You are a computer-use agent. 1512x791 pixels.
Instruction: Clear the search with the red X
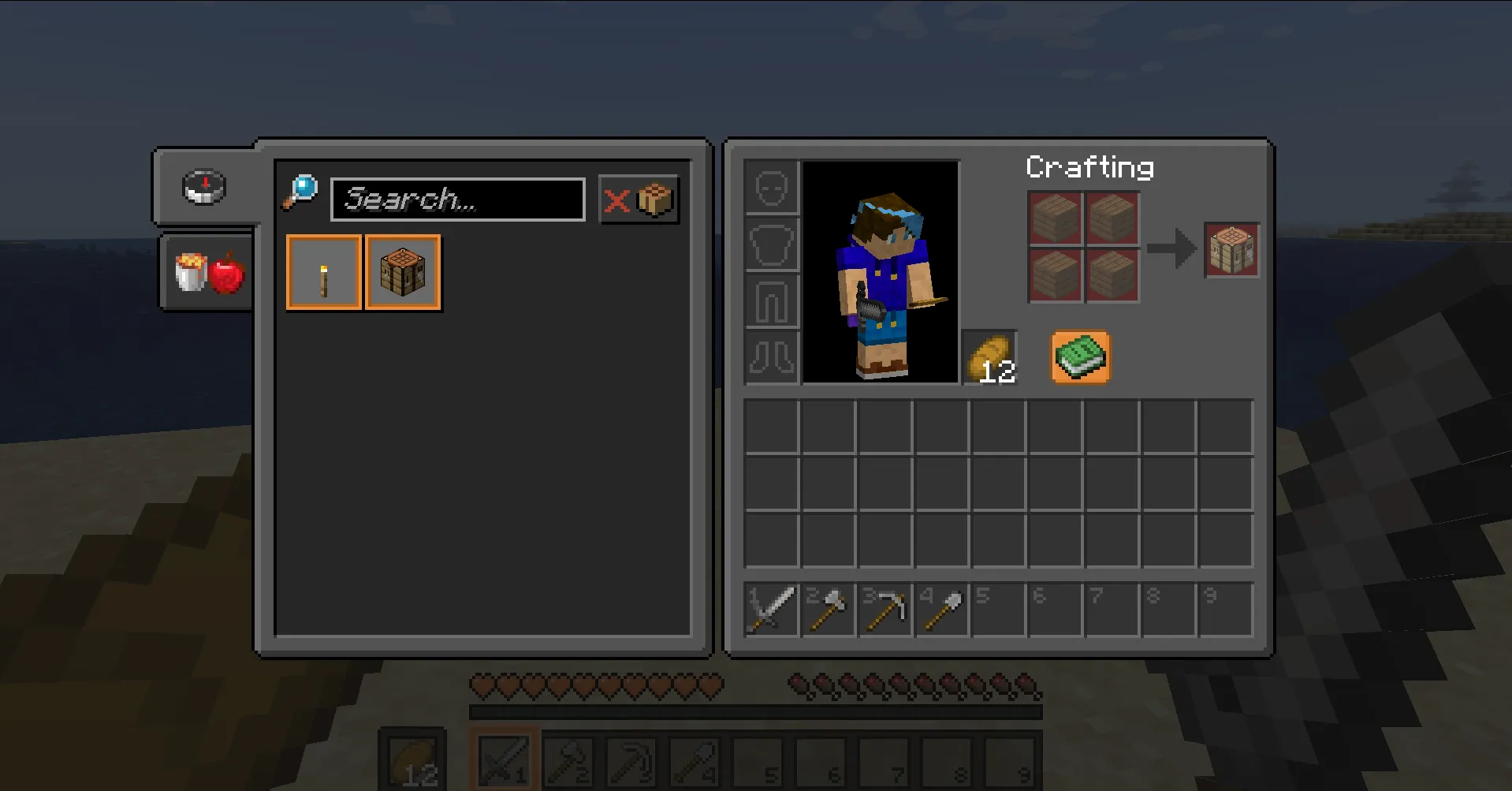618,199
